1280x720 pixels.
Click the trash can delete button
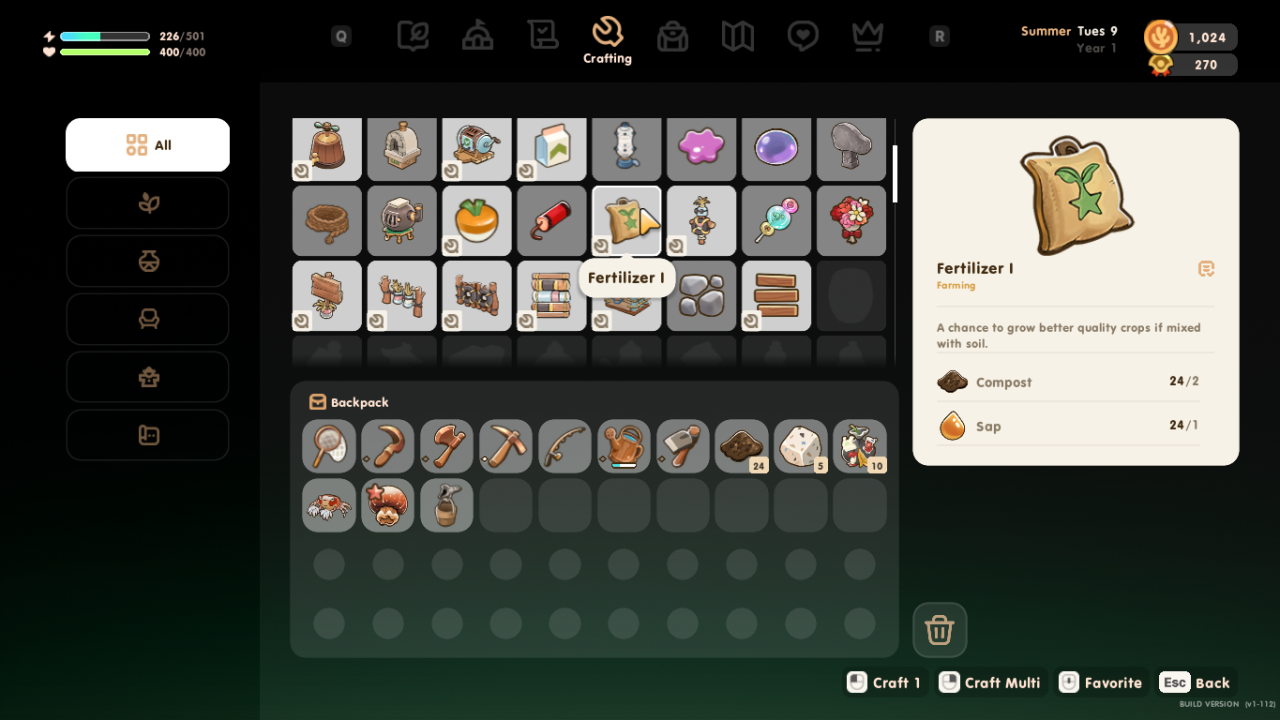[x=939, y=630]
